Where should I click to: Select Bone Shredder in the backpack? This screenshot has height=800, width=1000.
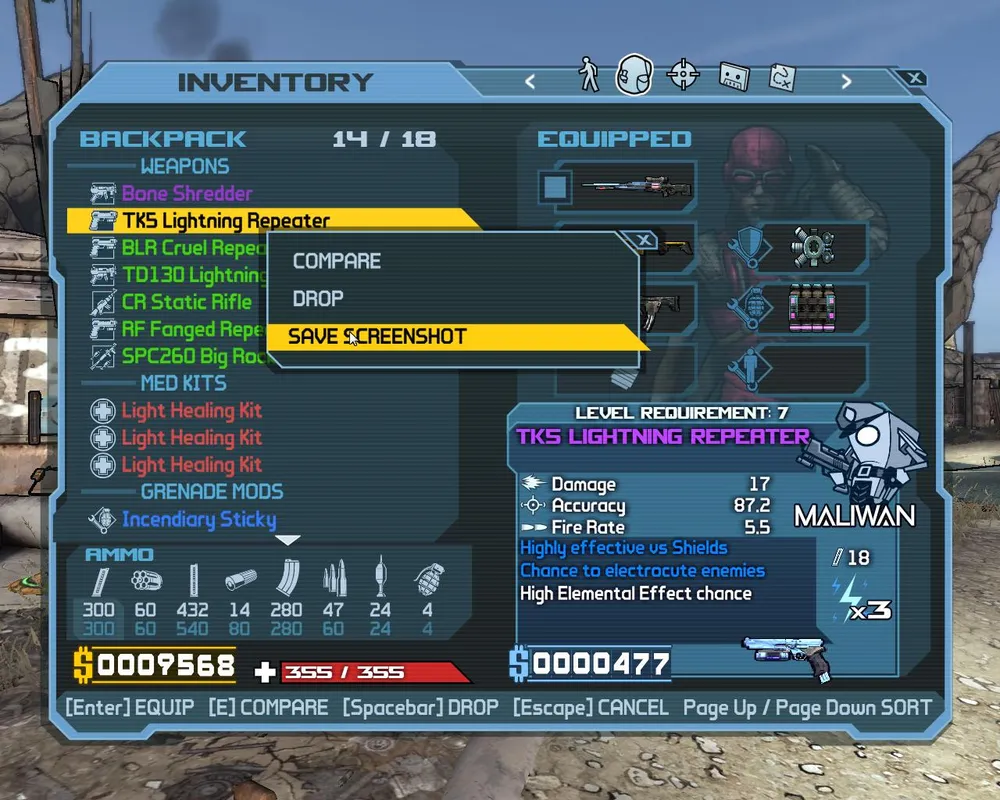[187, 193]
